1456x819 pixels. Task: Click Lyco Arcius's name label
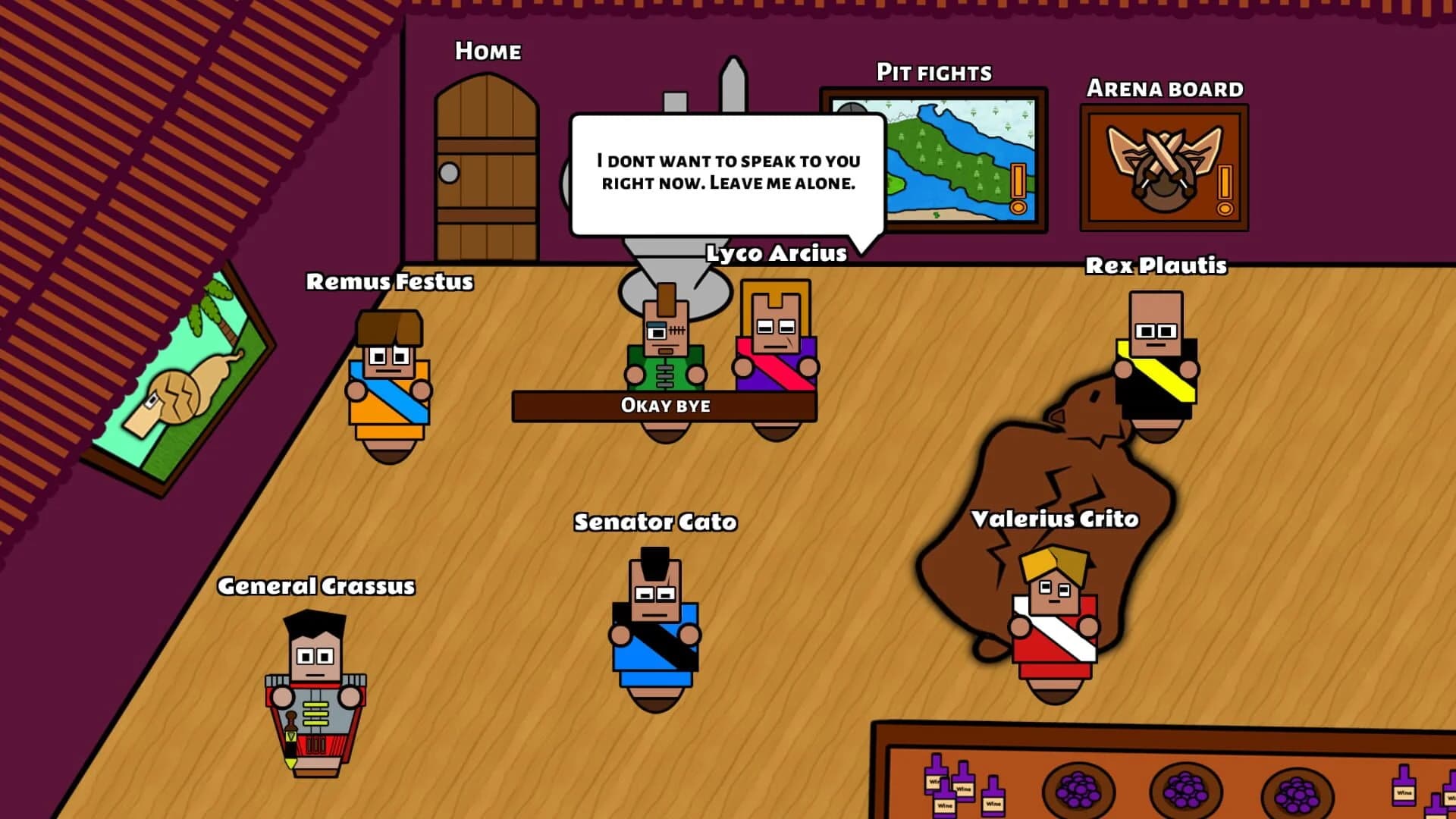(x=775, y=254)
